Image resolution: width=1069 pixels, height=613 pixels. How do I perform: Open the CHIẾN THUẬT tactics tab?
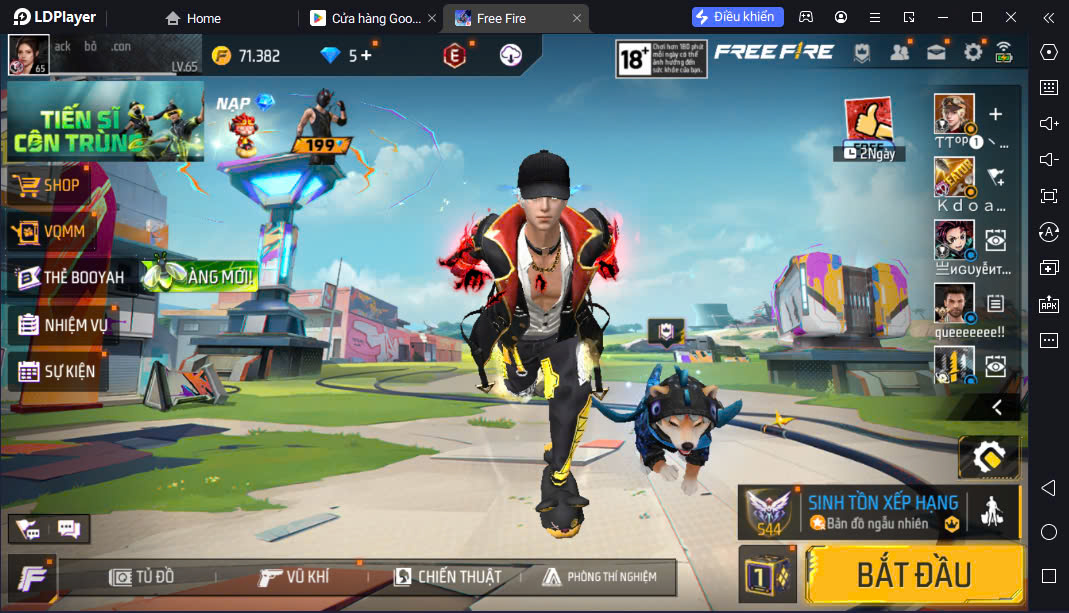coord(447,577)
